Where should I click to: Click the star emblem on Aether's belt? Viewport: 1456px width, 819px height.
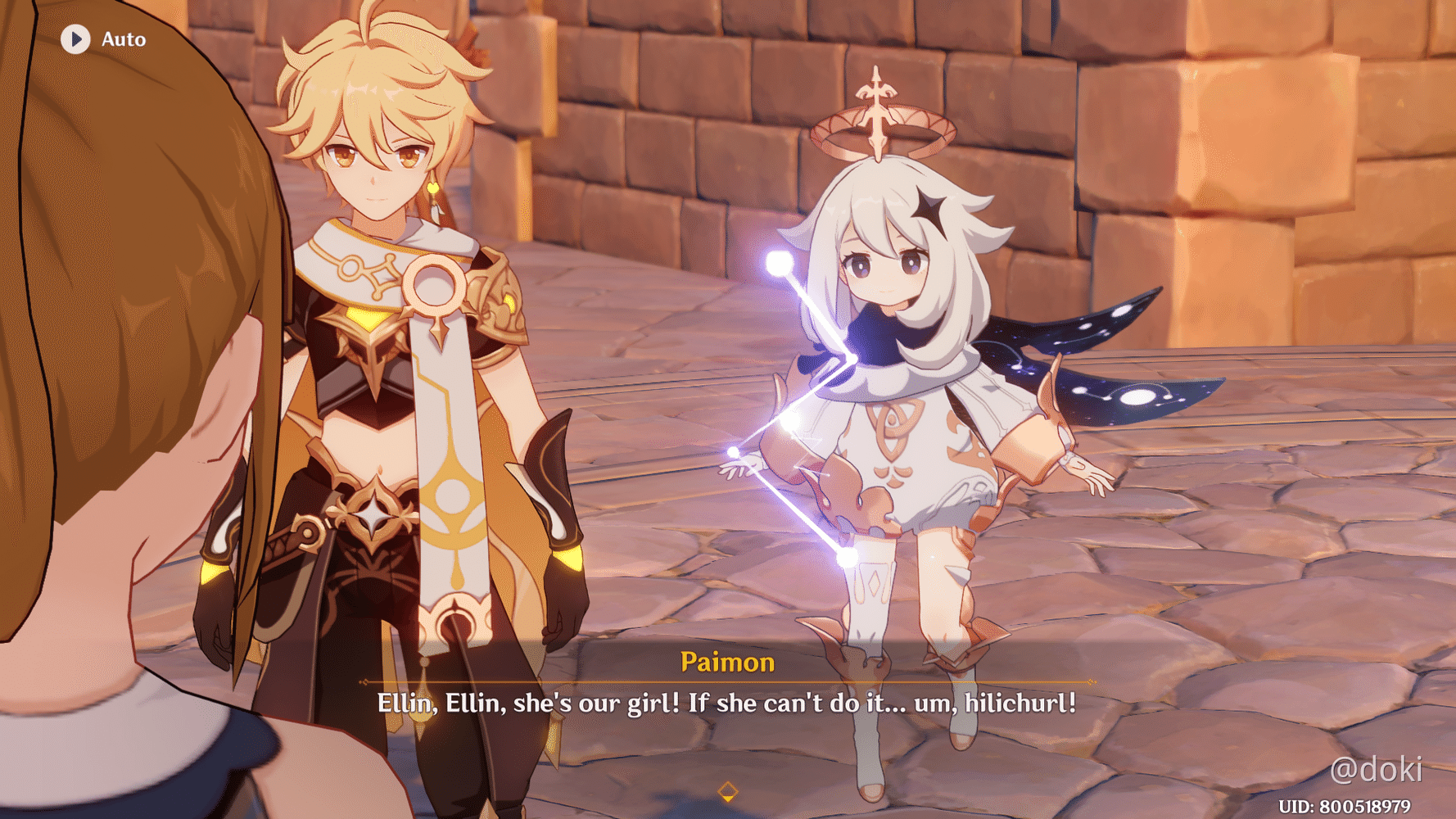[375, 514]
